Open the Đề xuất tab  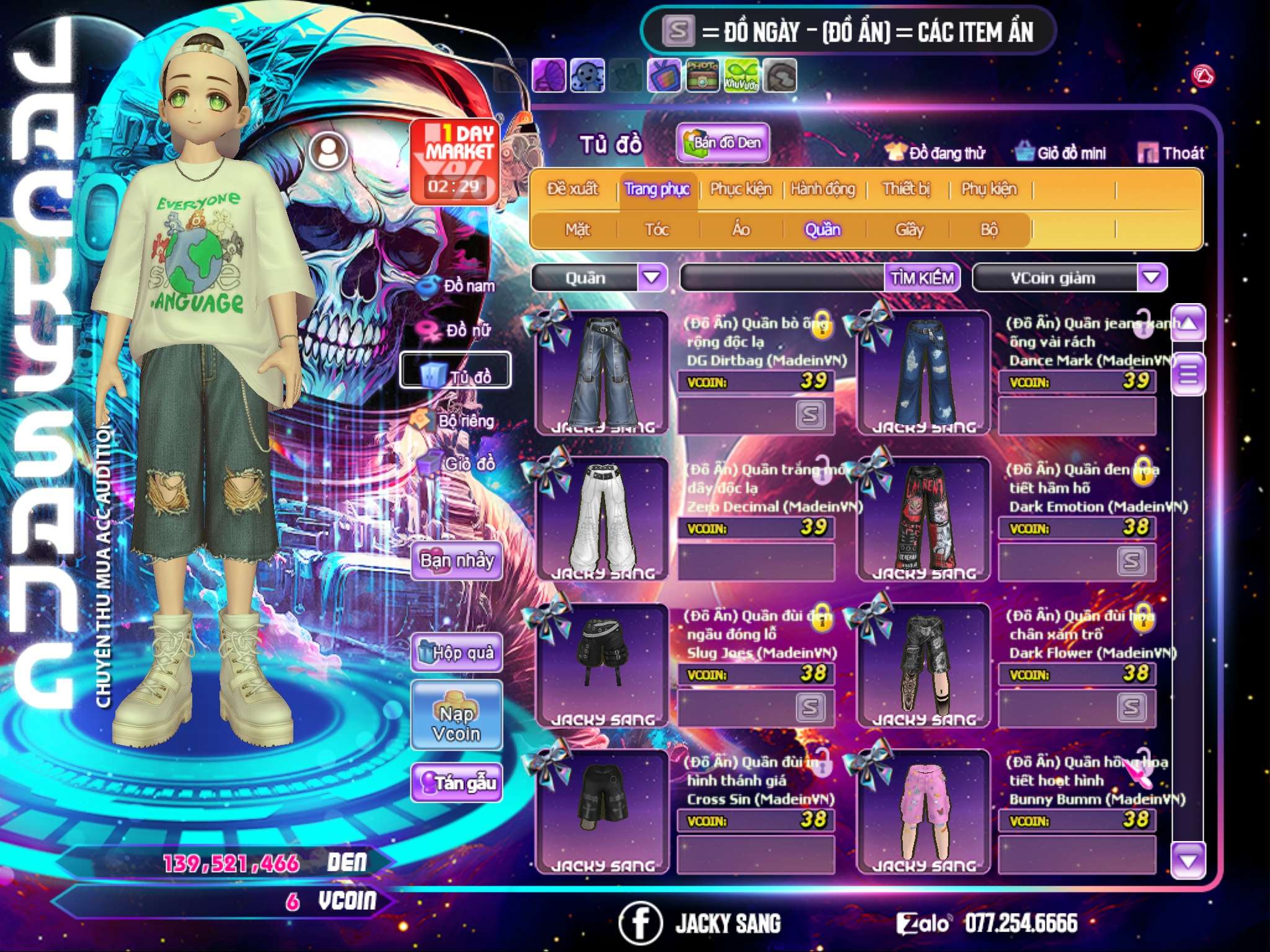coord(572,189)
